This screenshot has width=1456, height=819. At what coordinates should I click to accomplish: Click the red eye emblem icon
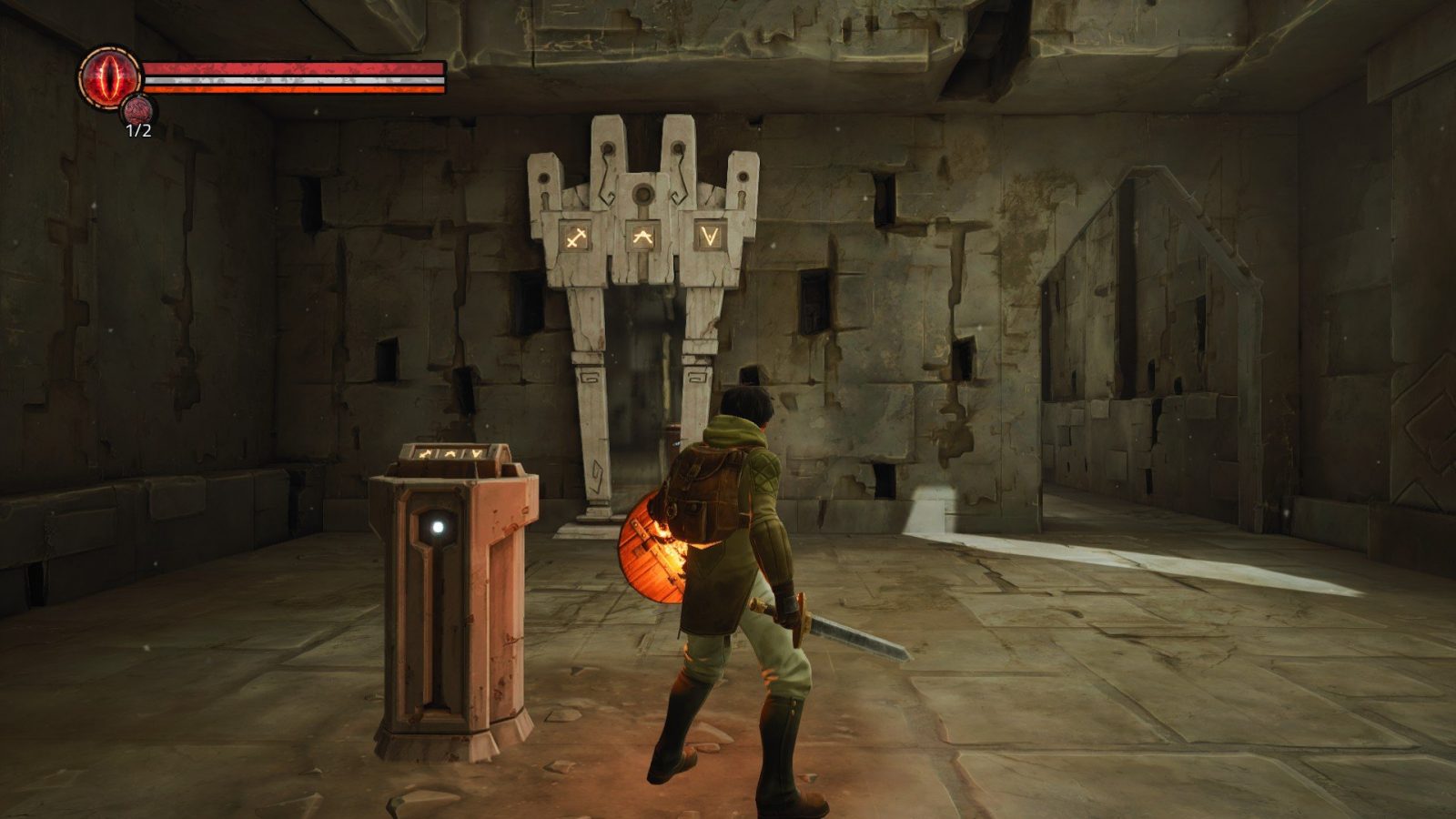pos(108,76)
